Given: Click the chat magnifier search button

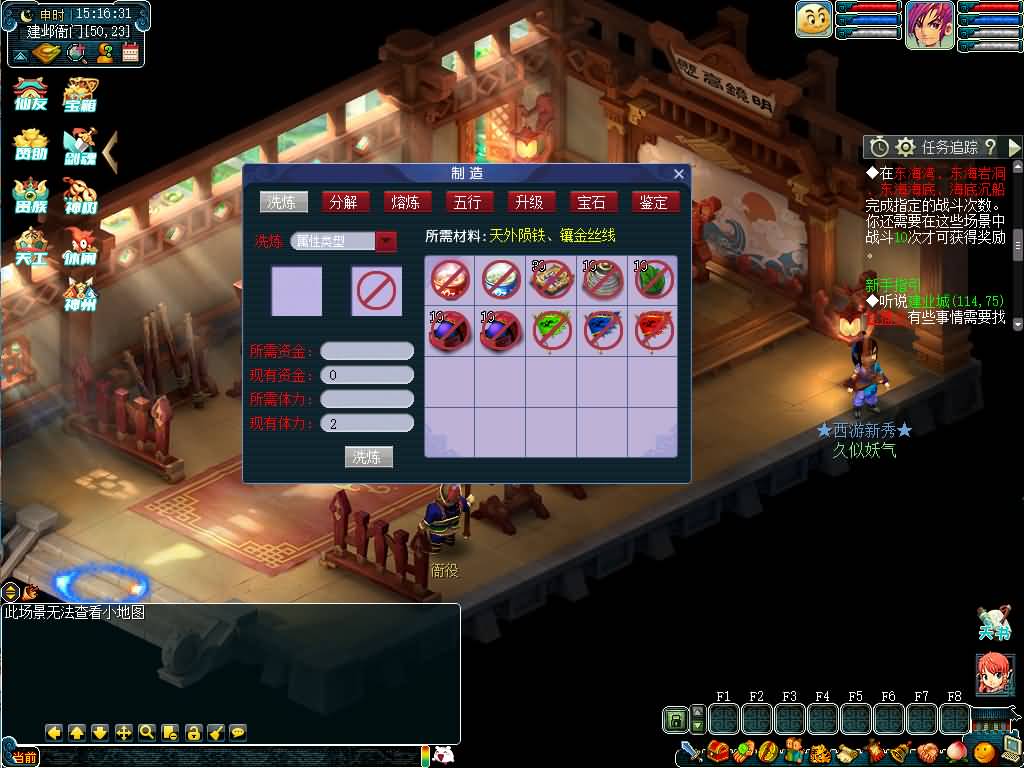Looking at the screenshot, I should click(x=147, y=732).
